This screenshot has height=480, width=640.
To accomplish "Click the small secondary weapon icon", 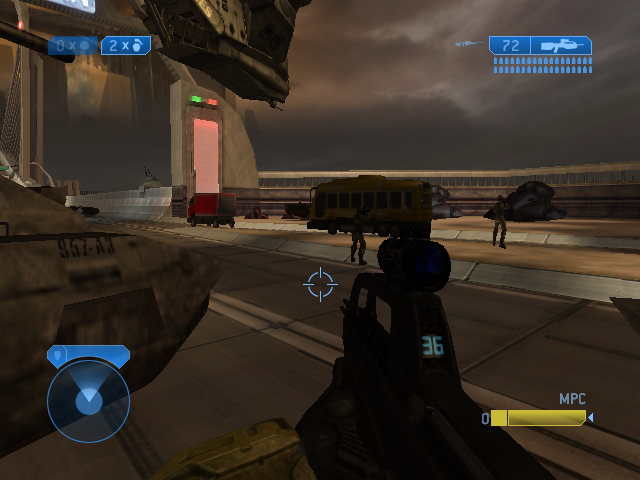I will (x=465, y=44).
